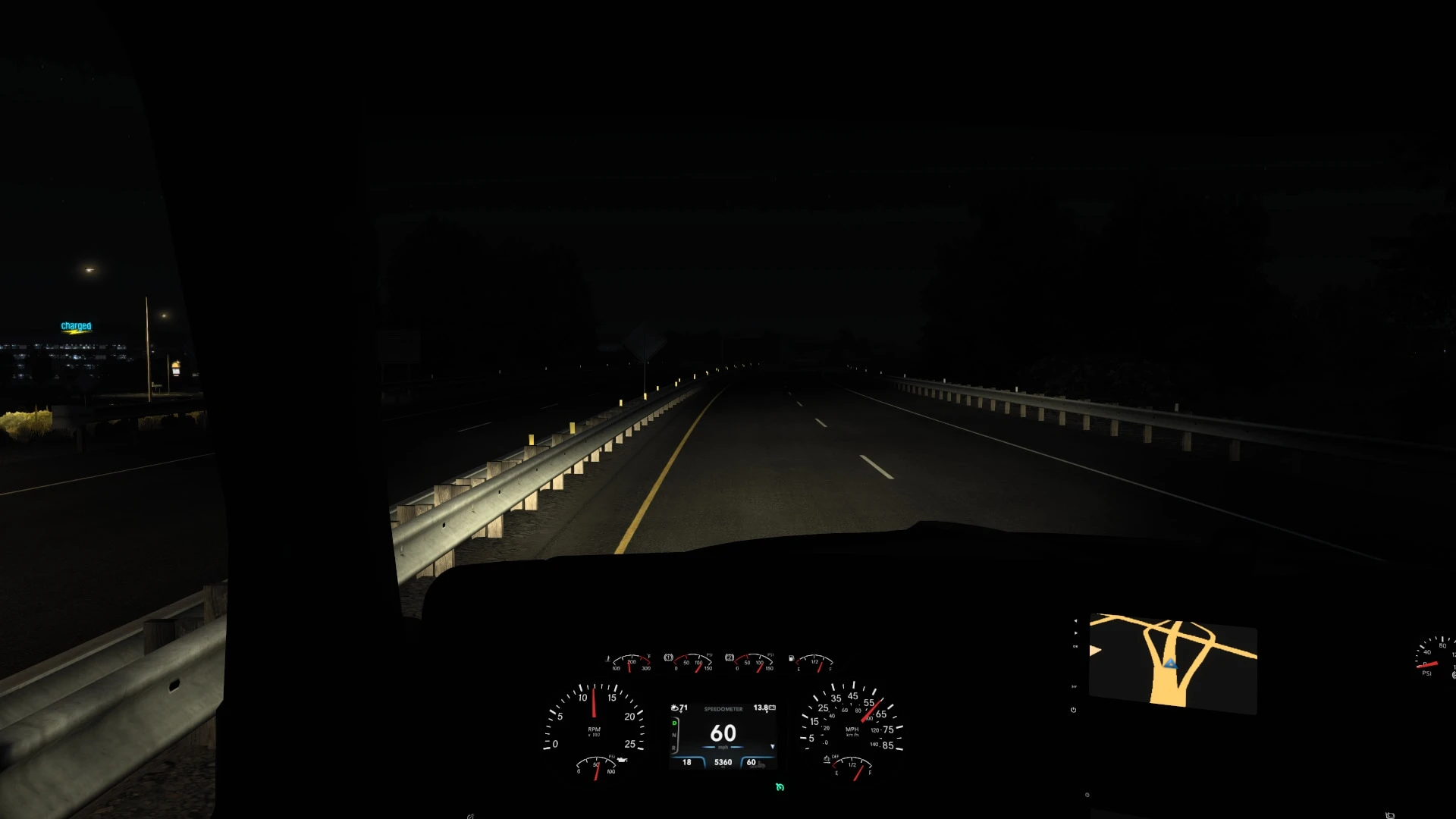The image size is (1456, 819).
Task: Click the truck position arrow on GPS map
Action: 1172,664
